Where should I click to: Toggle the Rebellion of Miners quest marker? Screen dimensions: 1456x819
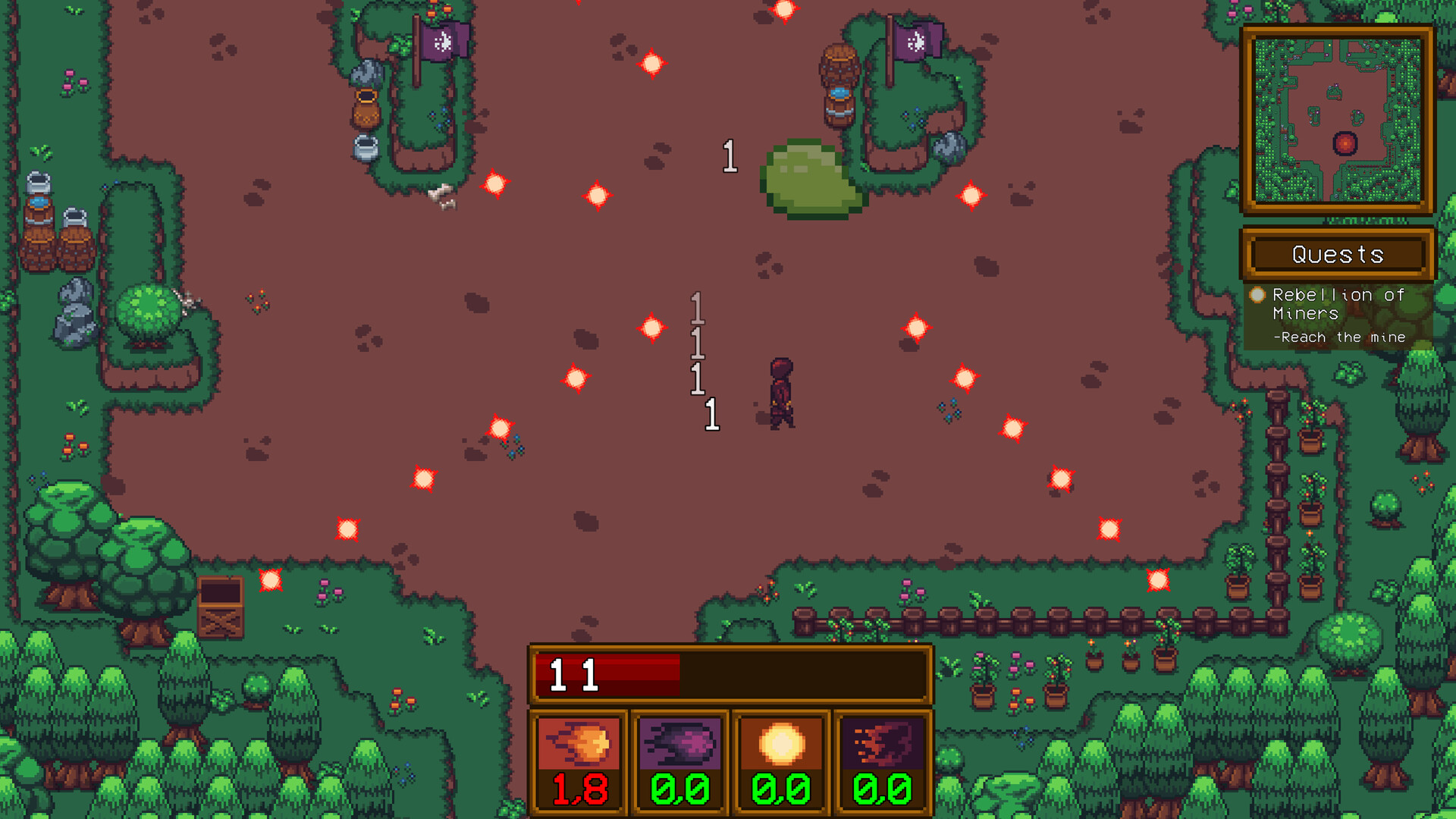pos(1259,296)
